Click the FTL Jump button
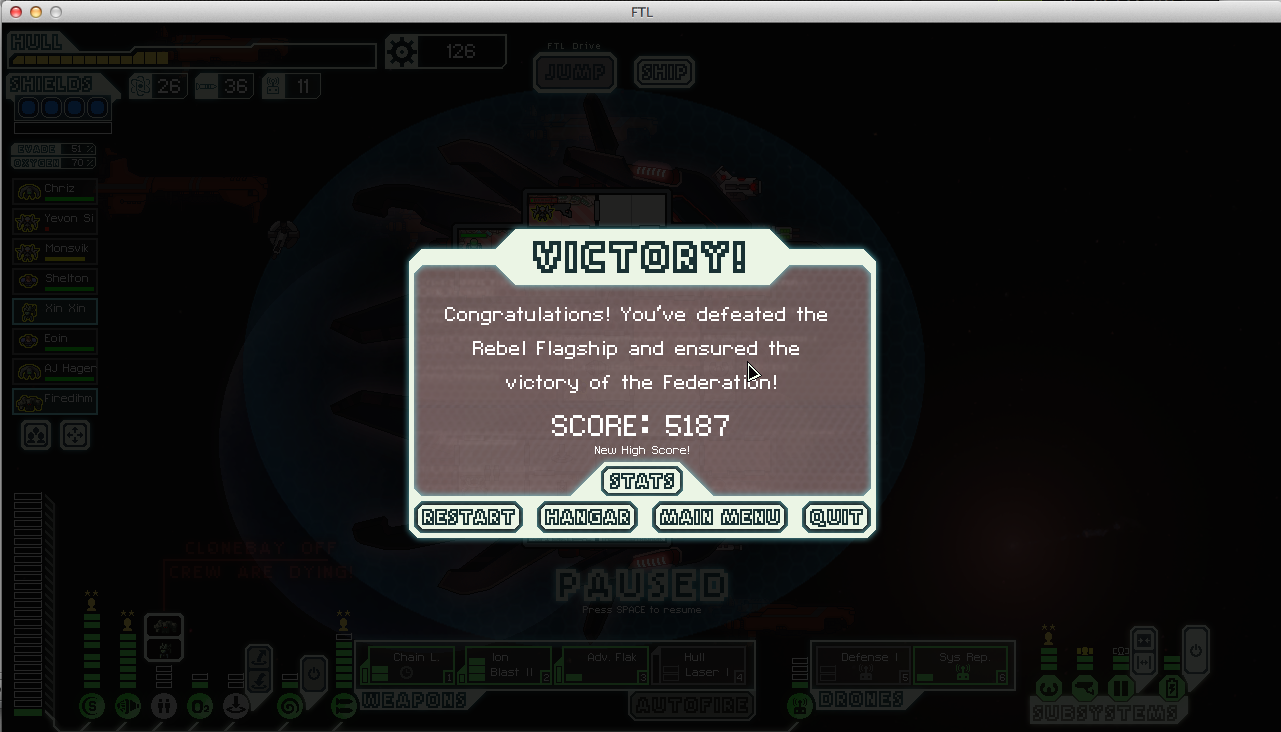 (575, 73)
